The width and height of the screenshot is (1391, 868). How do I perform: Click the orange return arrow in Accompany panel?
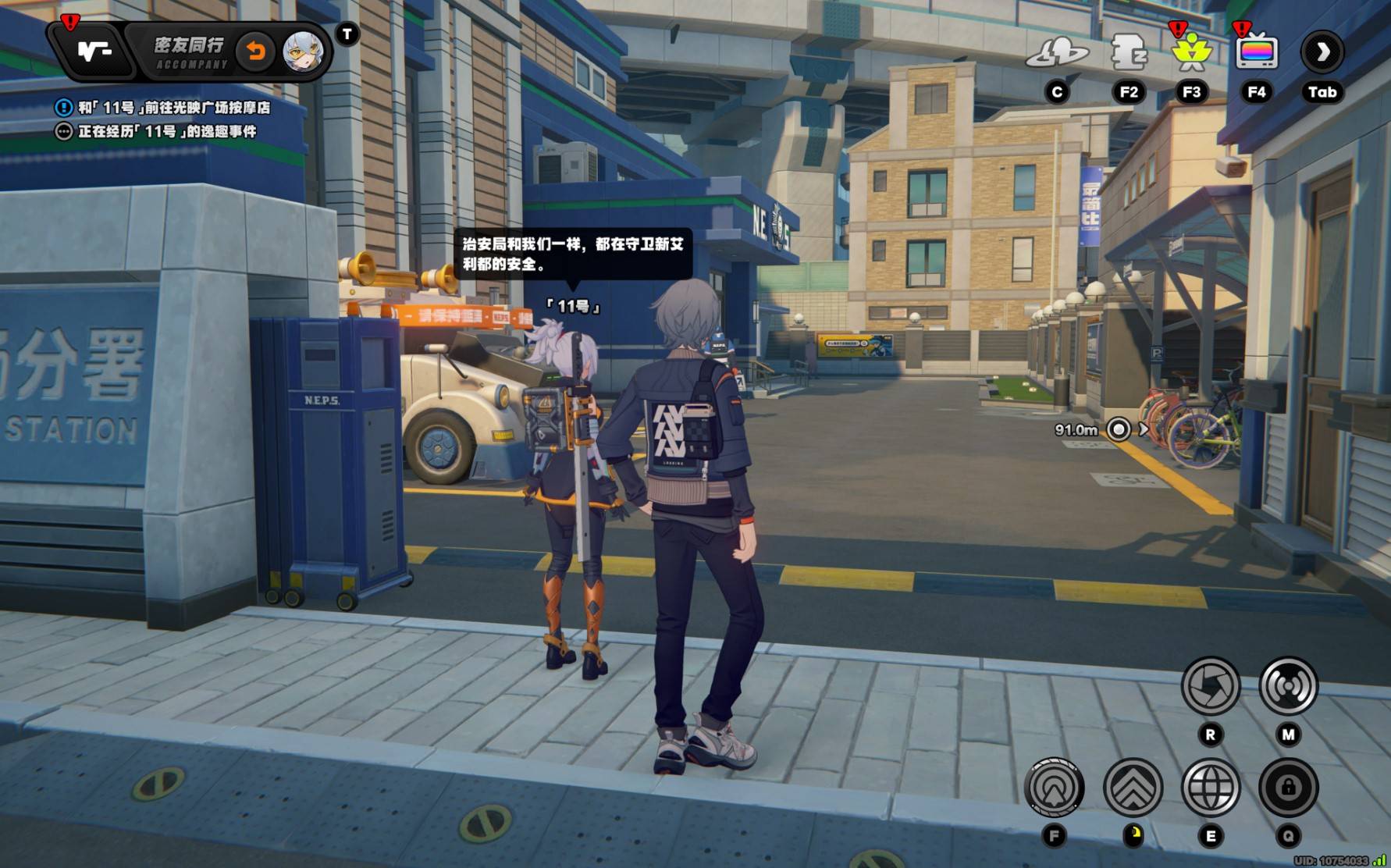point(255,52)
